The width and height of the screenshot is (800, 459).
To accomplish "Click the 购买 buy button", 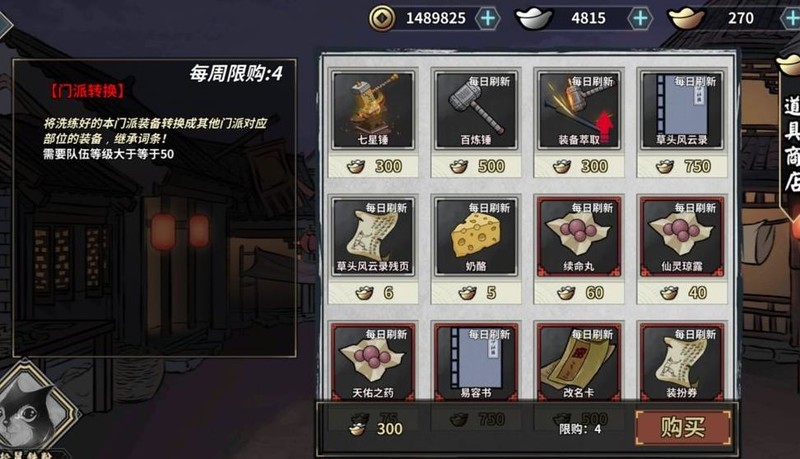I will 683,428.
